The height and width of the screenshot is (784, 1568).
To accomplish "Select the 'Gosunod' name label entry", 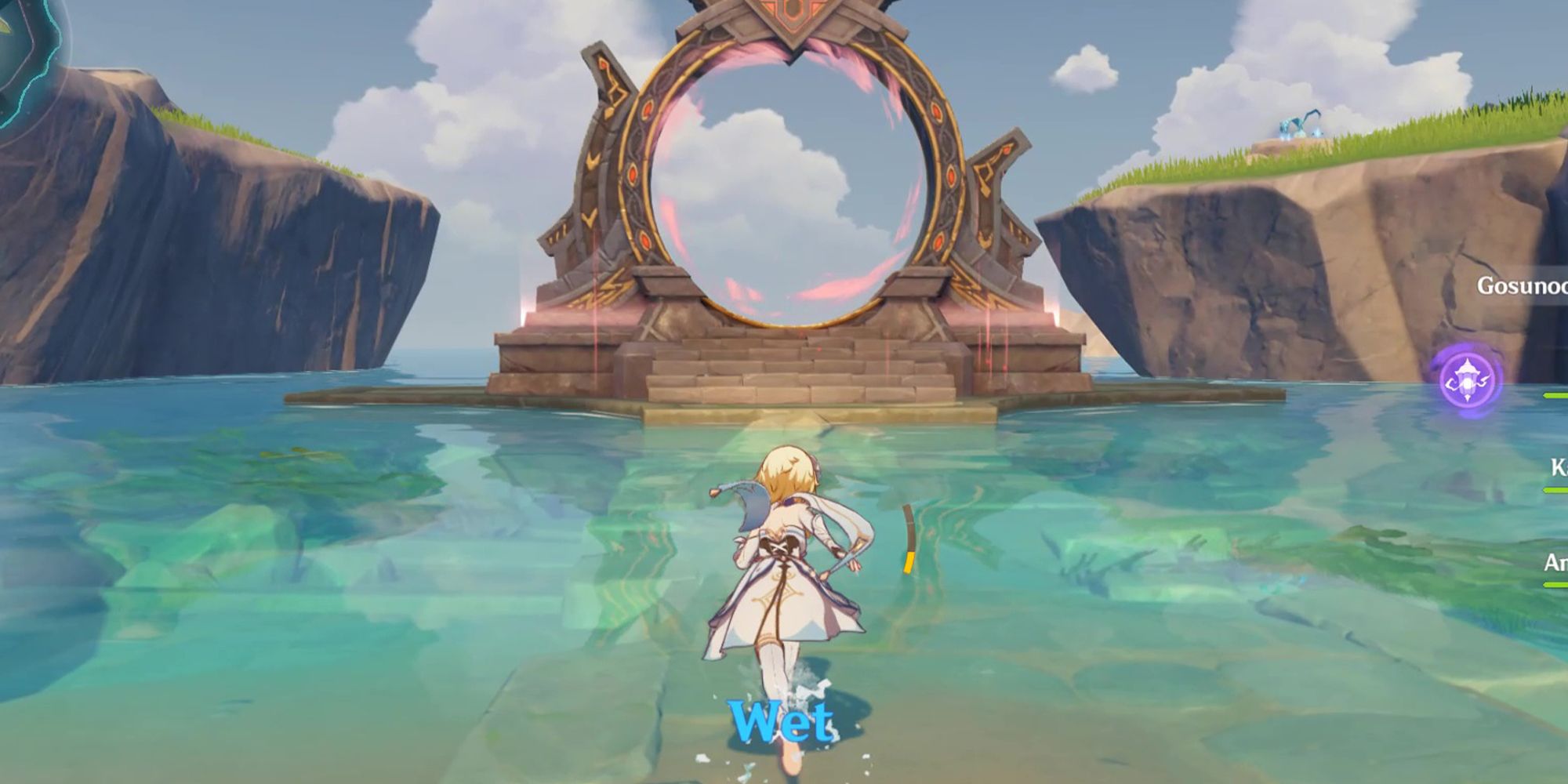I will coord(1525,287).
